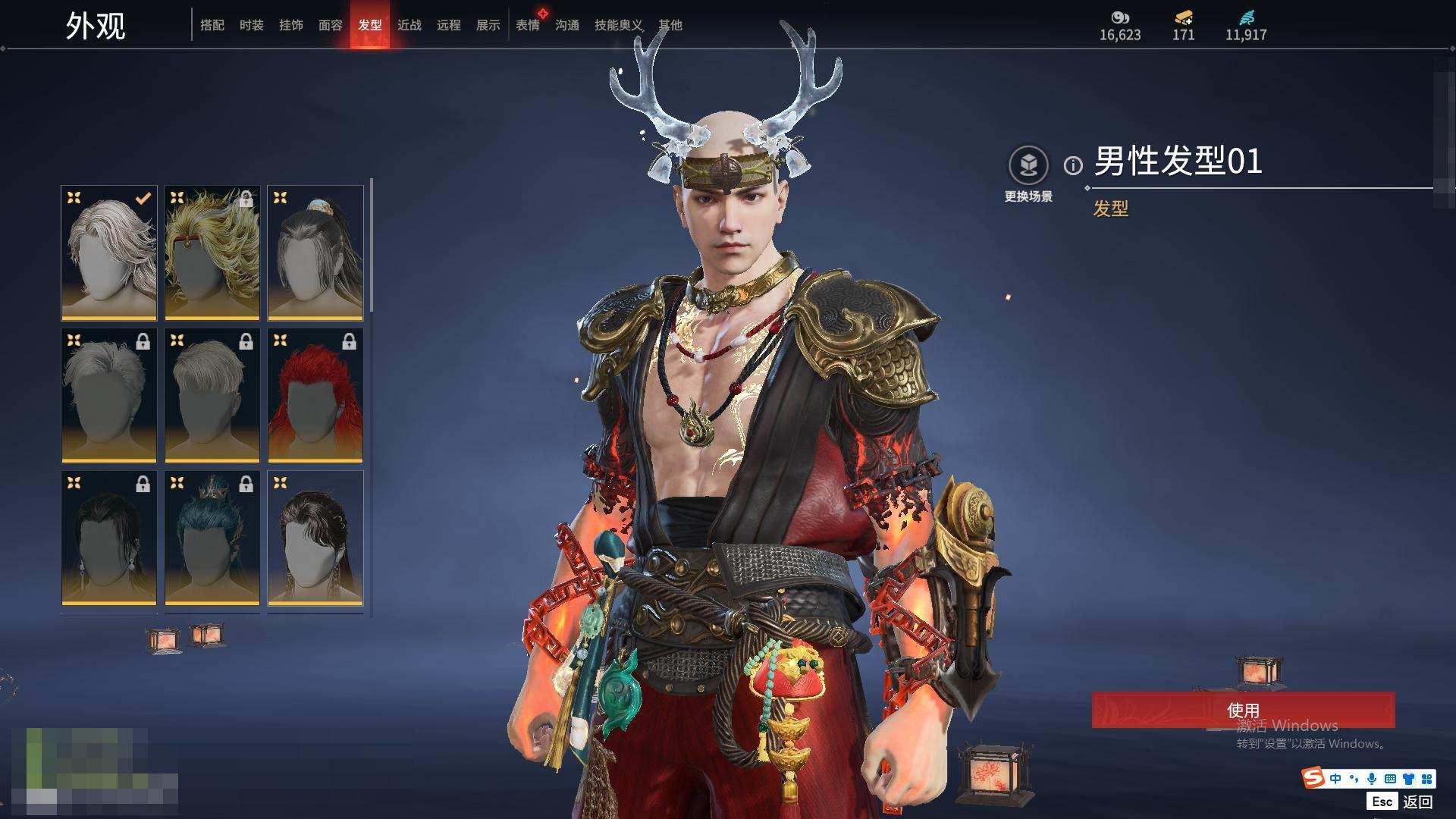Choose the checked white flowing hairstyle
The height and width of the screenshot is (819, 1456).
click(x=109, y=253)
